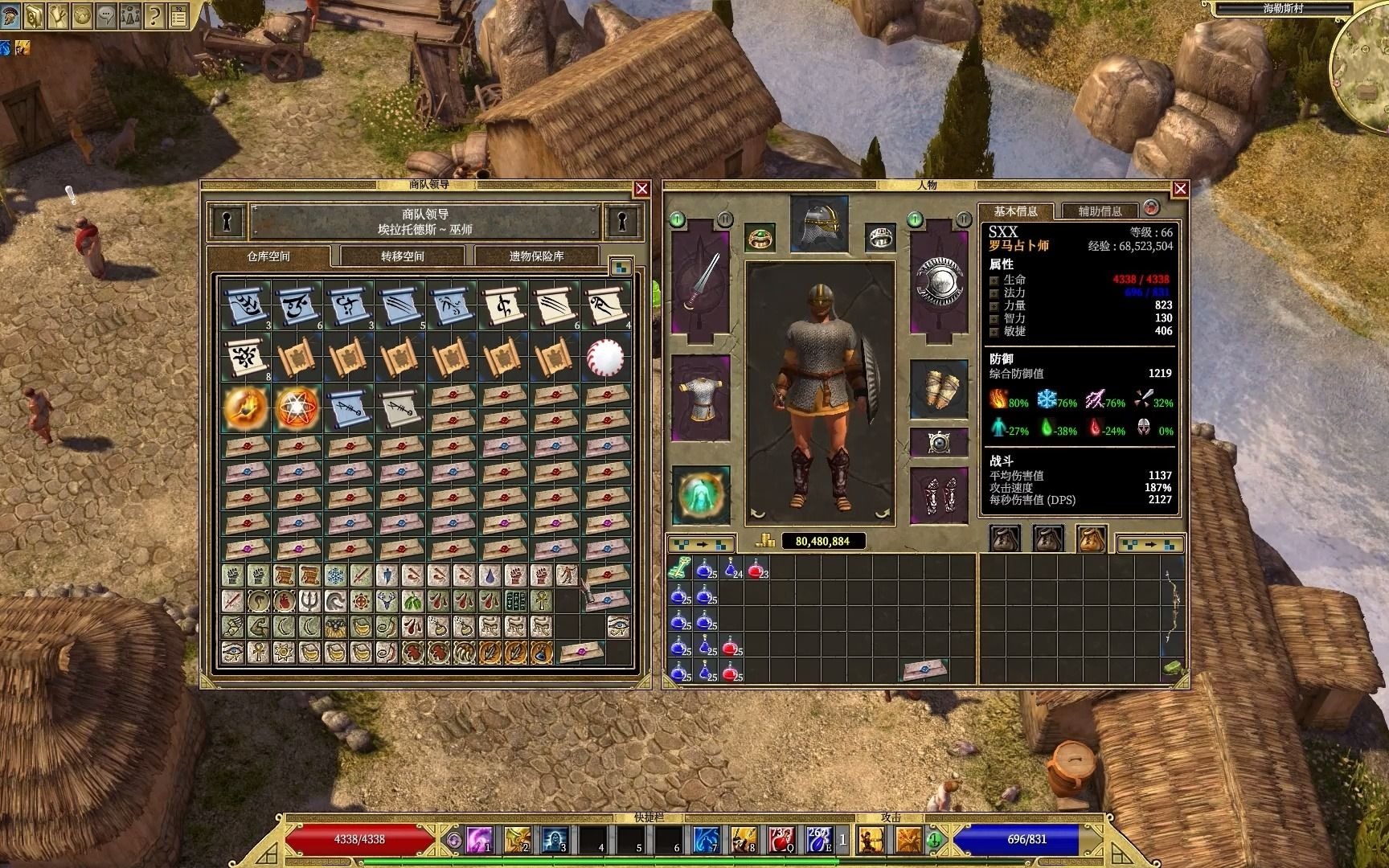Select the 仓库空间 storage tab
The width and height of the screenshot is (1389, 868).
point(268,256)
